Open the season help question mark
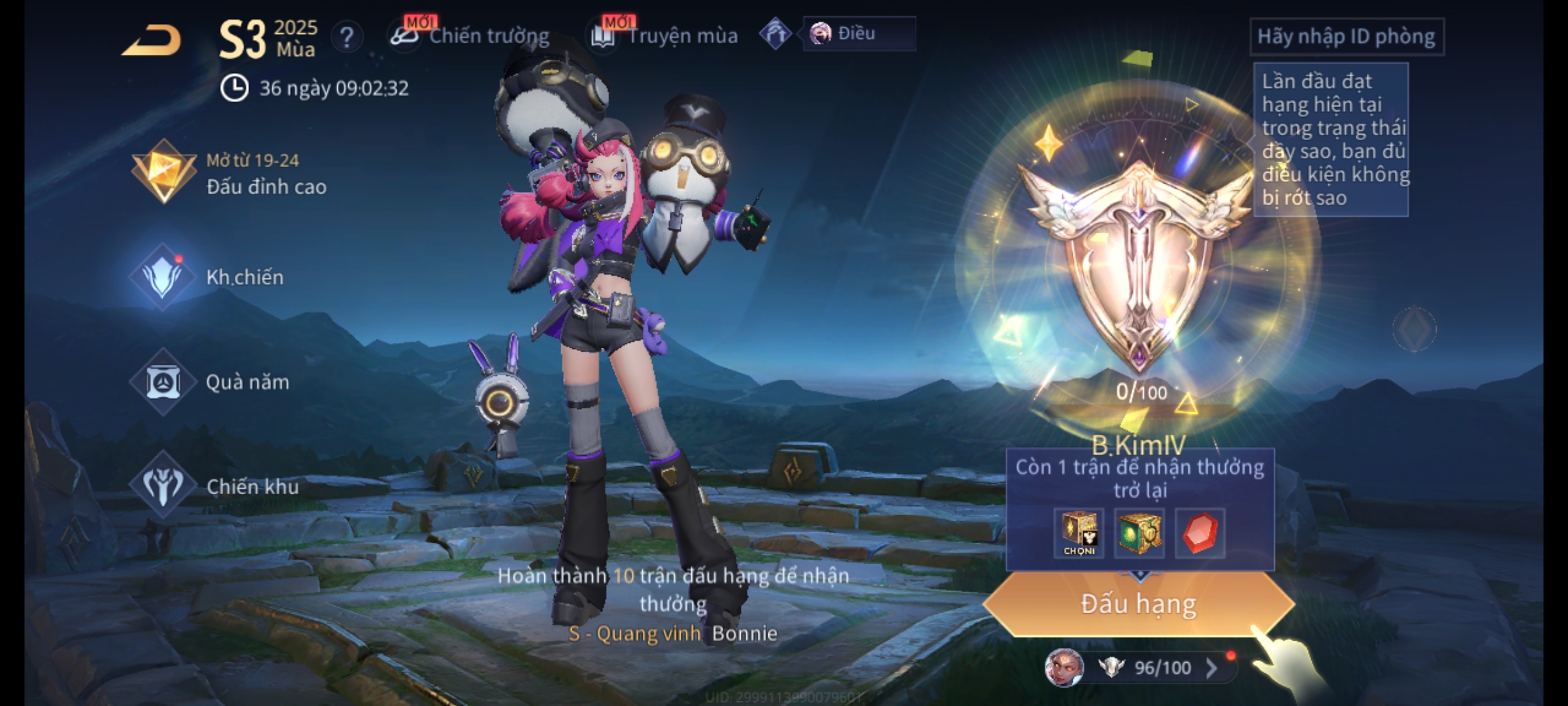The image size is (1568, 706). 346,38
